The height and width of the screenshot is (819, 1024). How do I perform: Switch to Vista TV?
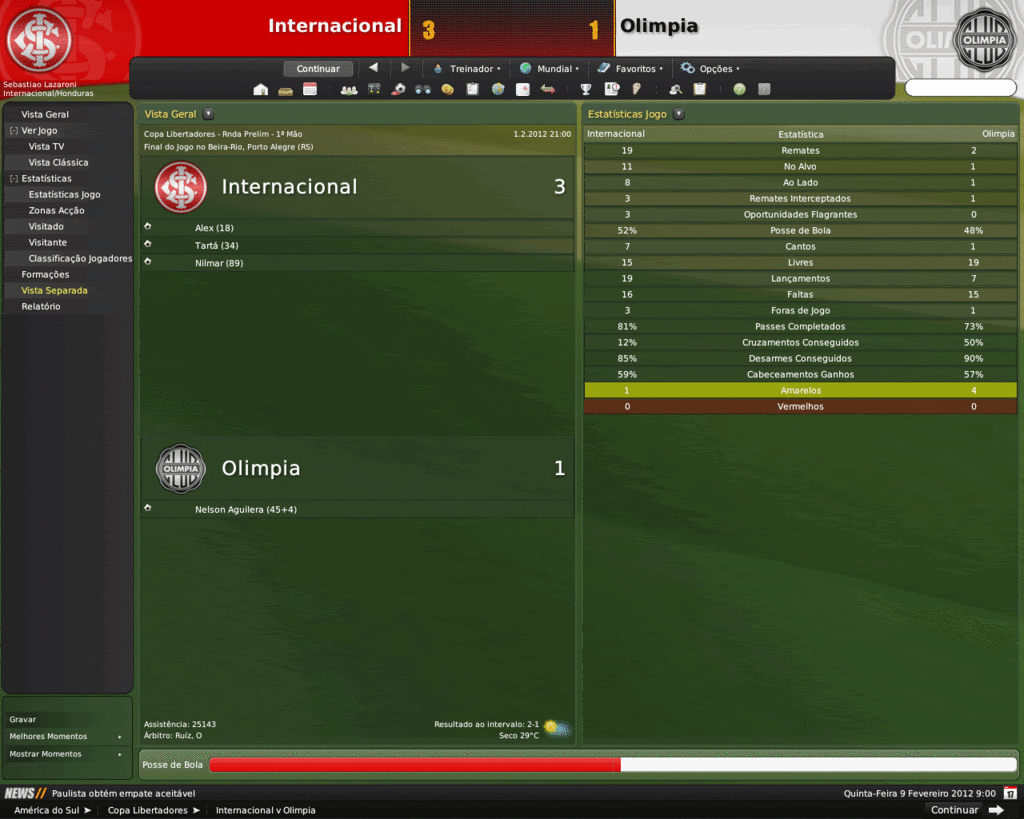click(x=46, y=146)
